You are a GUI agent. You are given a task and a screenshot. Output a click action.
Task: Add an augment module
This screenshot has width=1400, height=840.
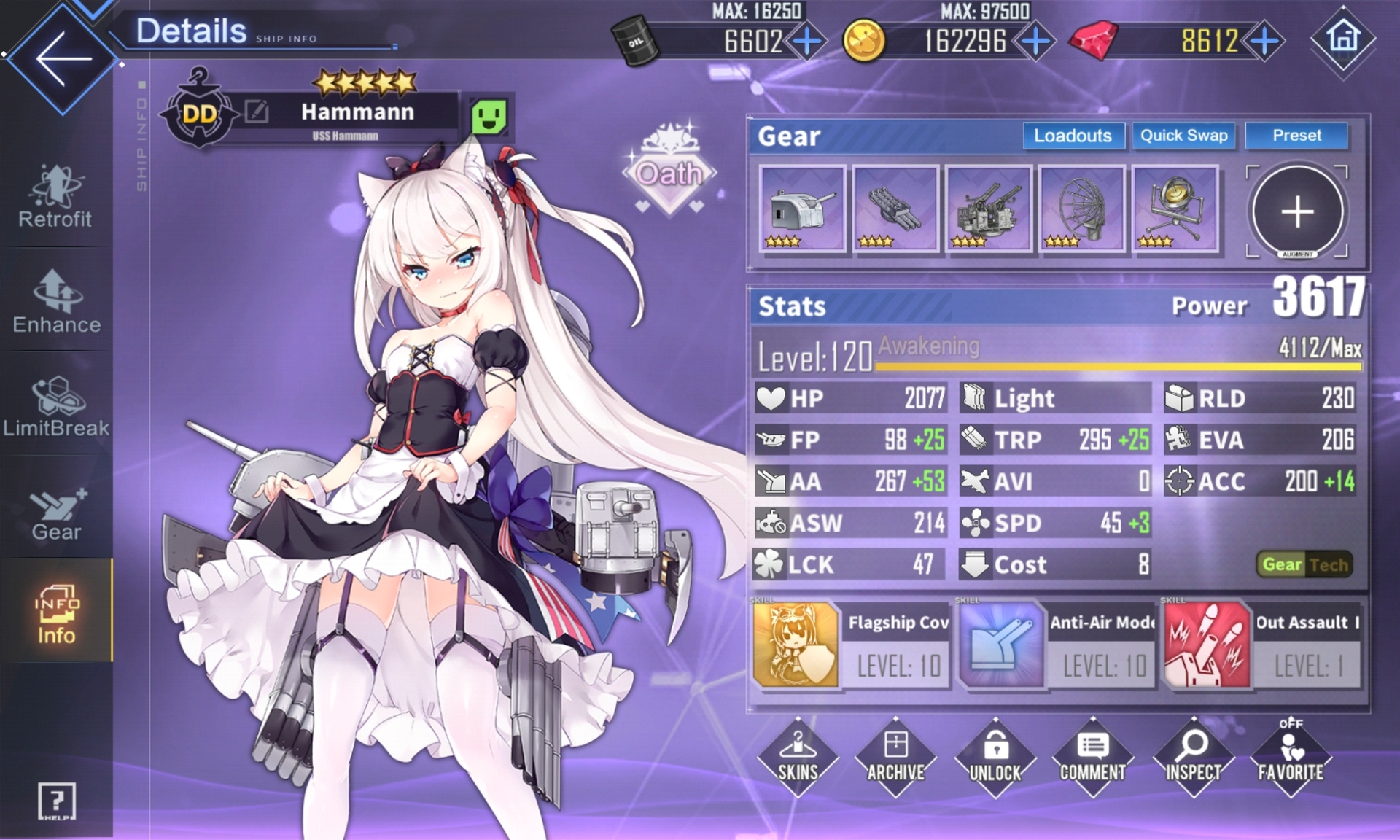[1297, 211]
